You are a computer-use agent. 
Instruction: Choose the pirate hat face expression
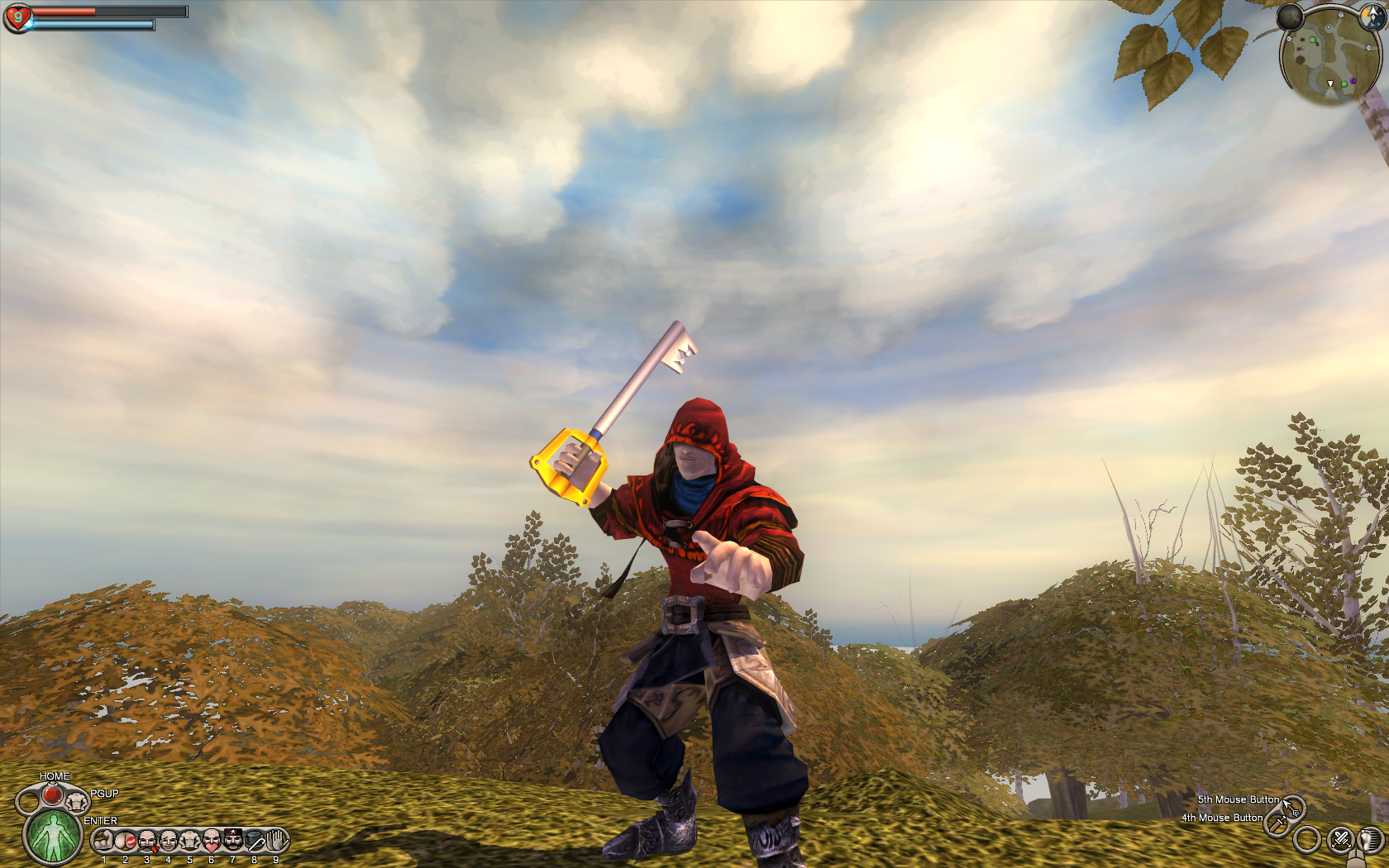[x=233, y=841]
